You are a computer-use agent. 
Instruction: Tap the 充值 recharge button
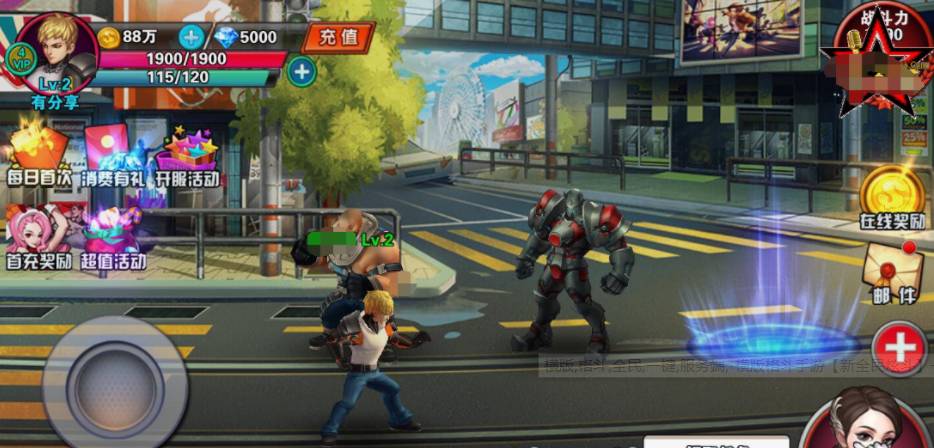pos(336,38)
